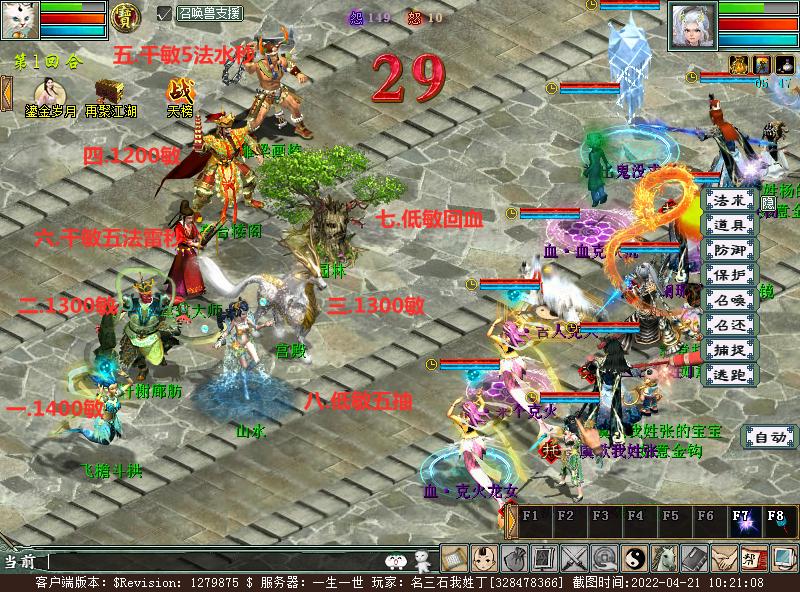
Task: Choose the 保护 protect command
Action: tap(730, 275)
